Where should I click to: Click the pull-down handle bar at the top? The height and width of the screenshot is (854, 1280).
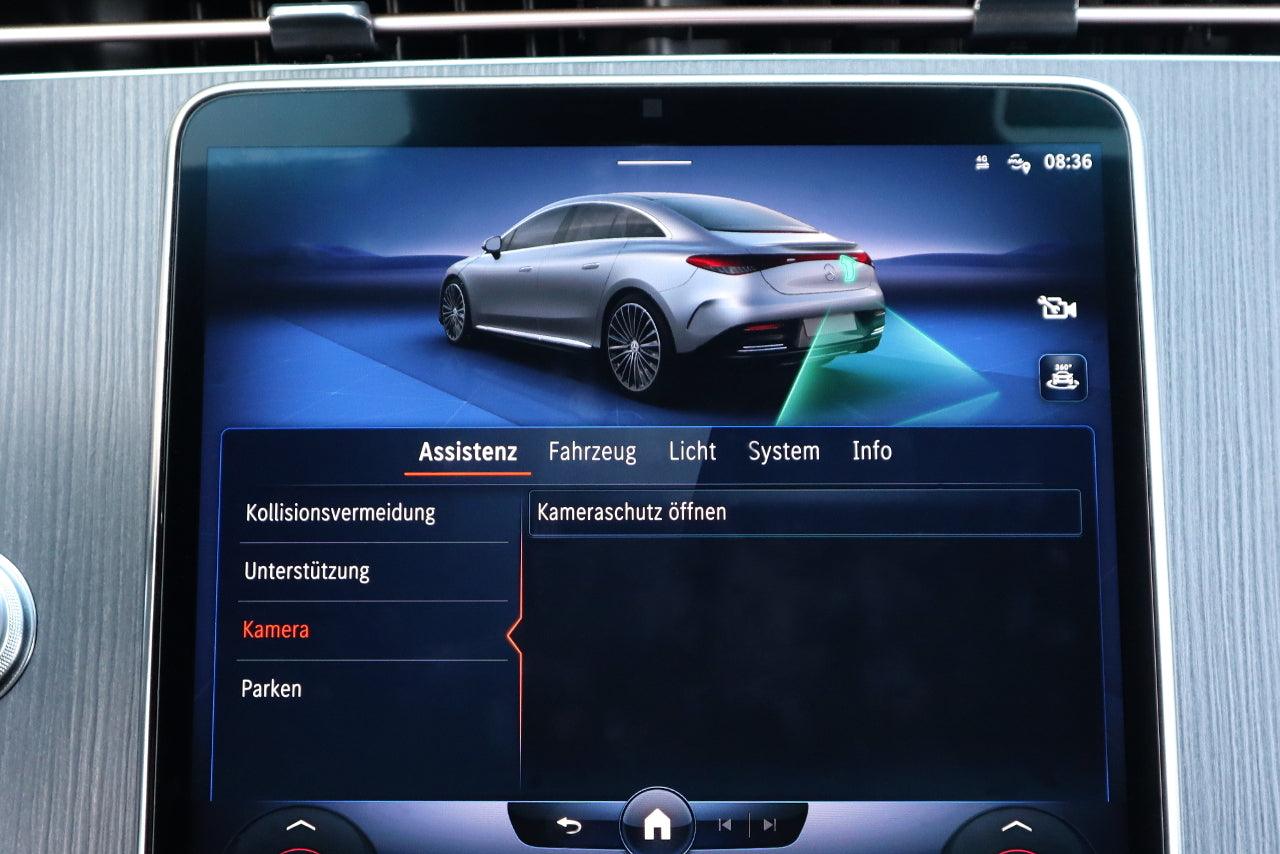(x=654, y=162)
